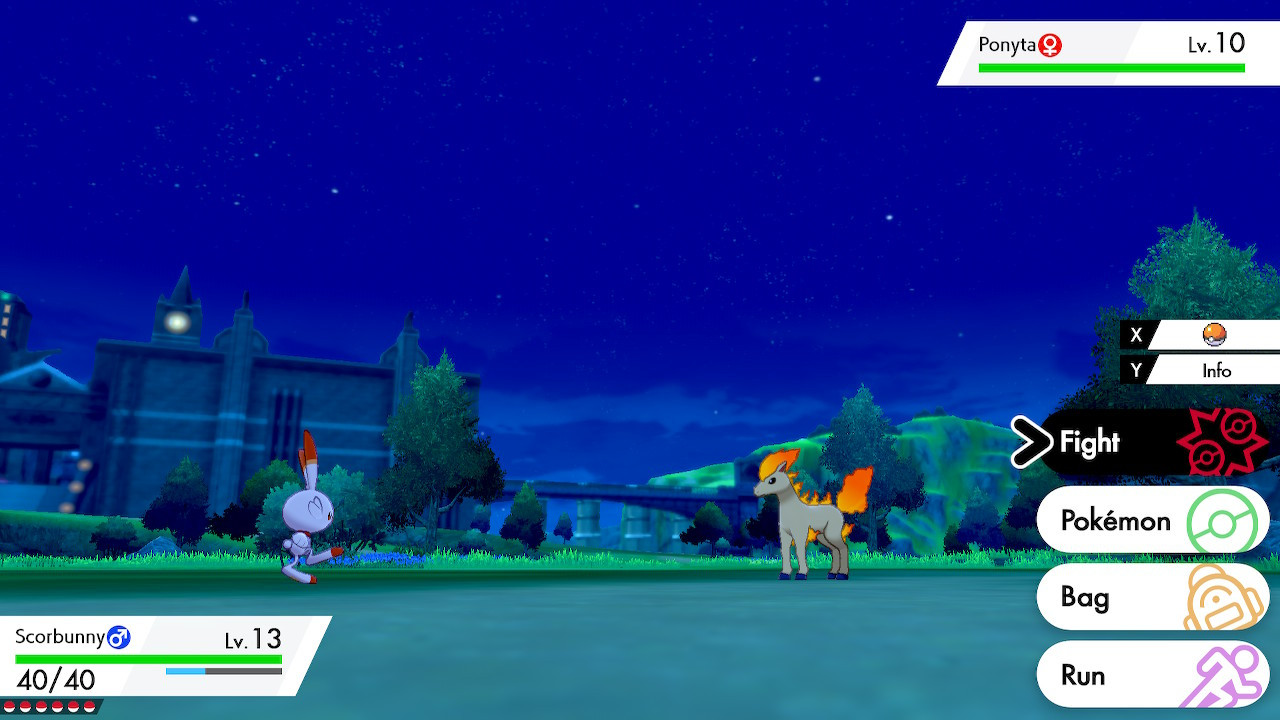Select the Fight option's red battle icon

1222,440
